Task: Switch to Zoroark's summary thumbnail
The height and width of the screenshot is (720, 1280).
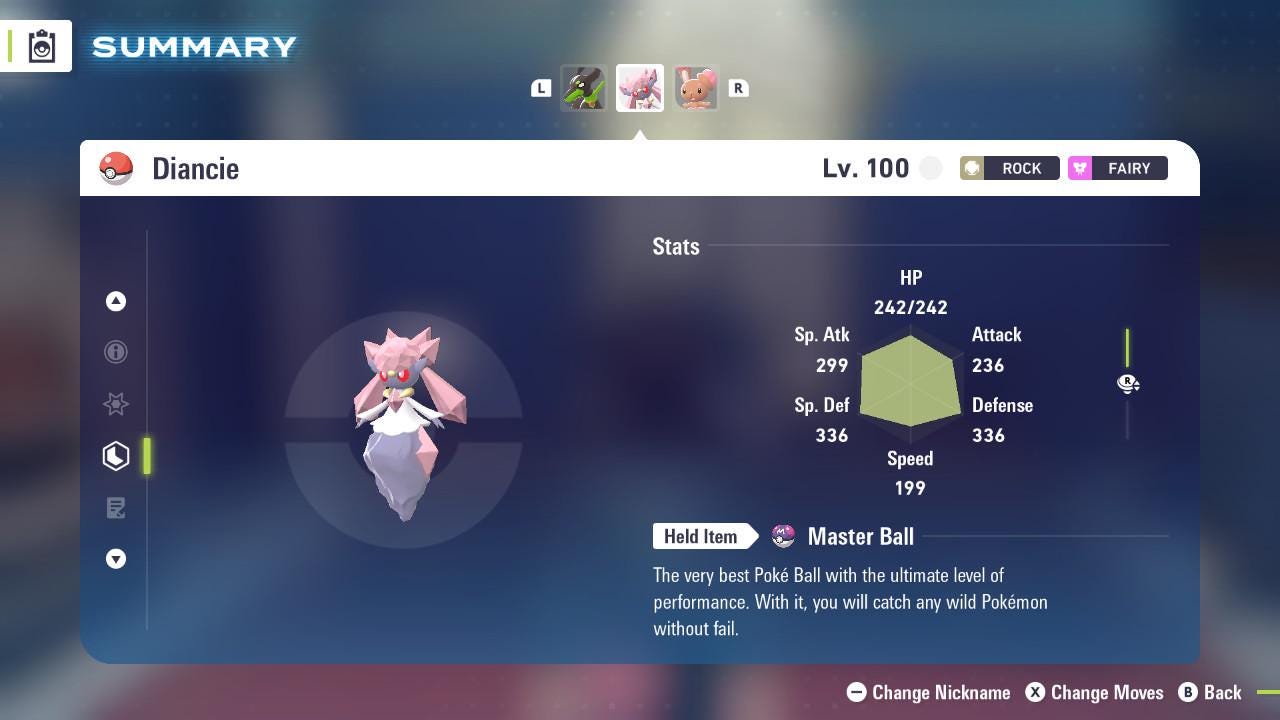Action: tap(584, 88)
